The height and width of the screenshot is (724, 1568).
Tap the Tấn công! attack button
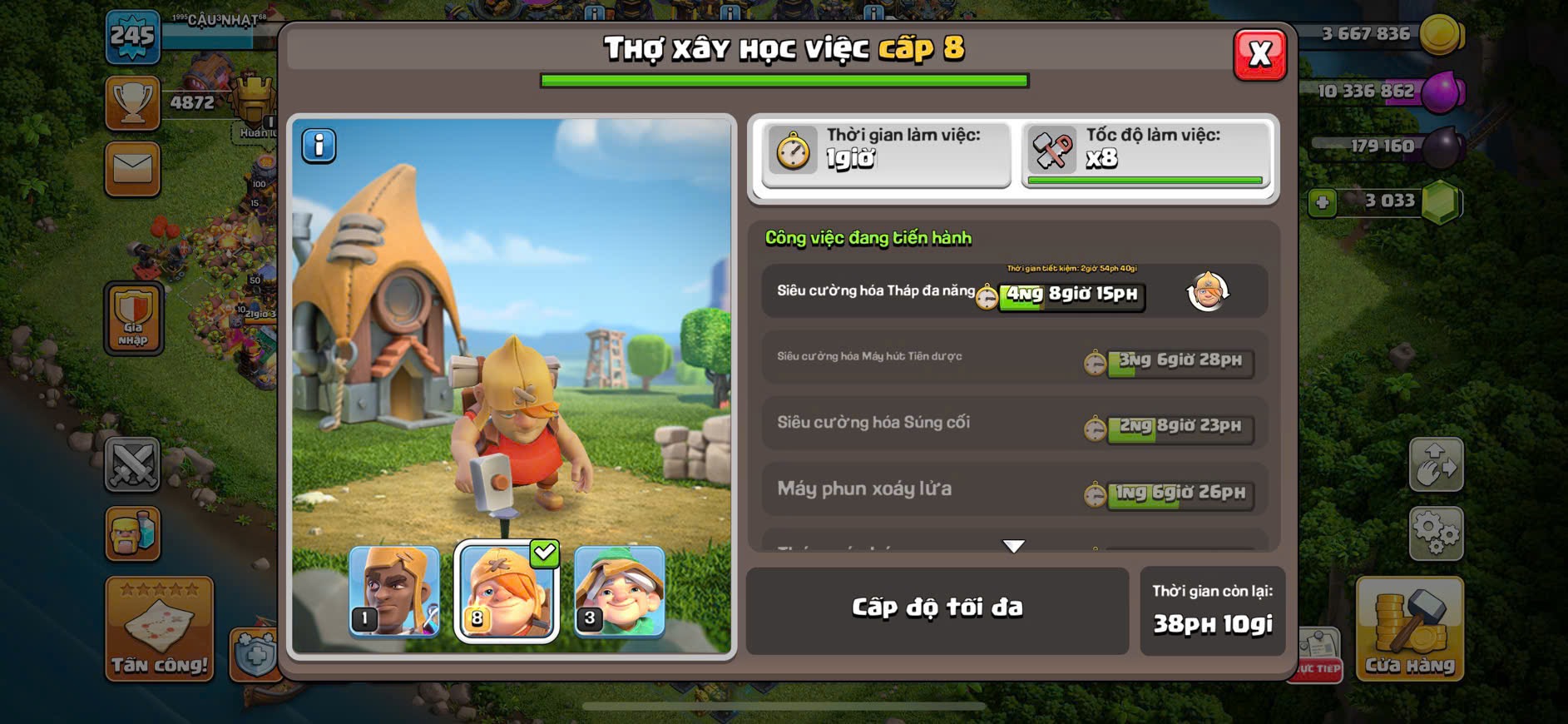(159, 630)
